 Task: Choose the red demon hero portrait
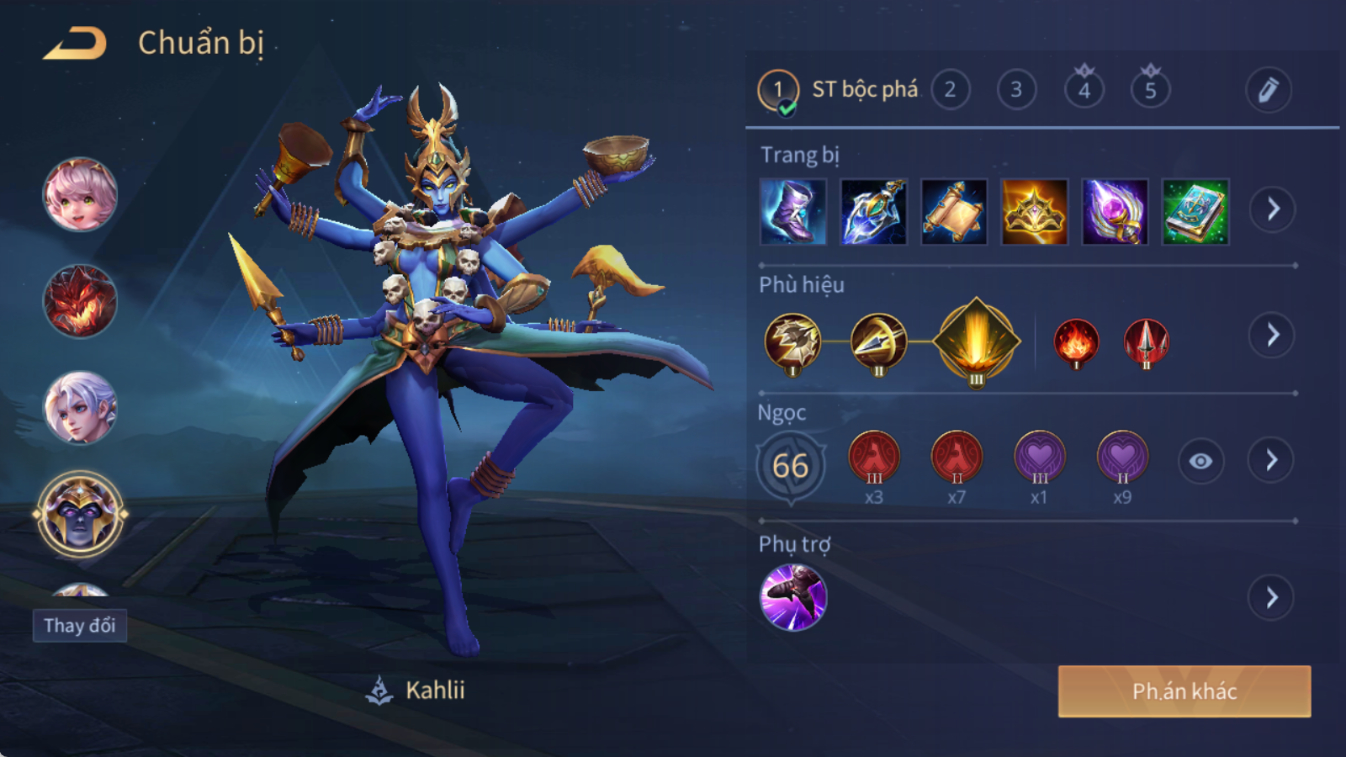click(80, 301)
